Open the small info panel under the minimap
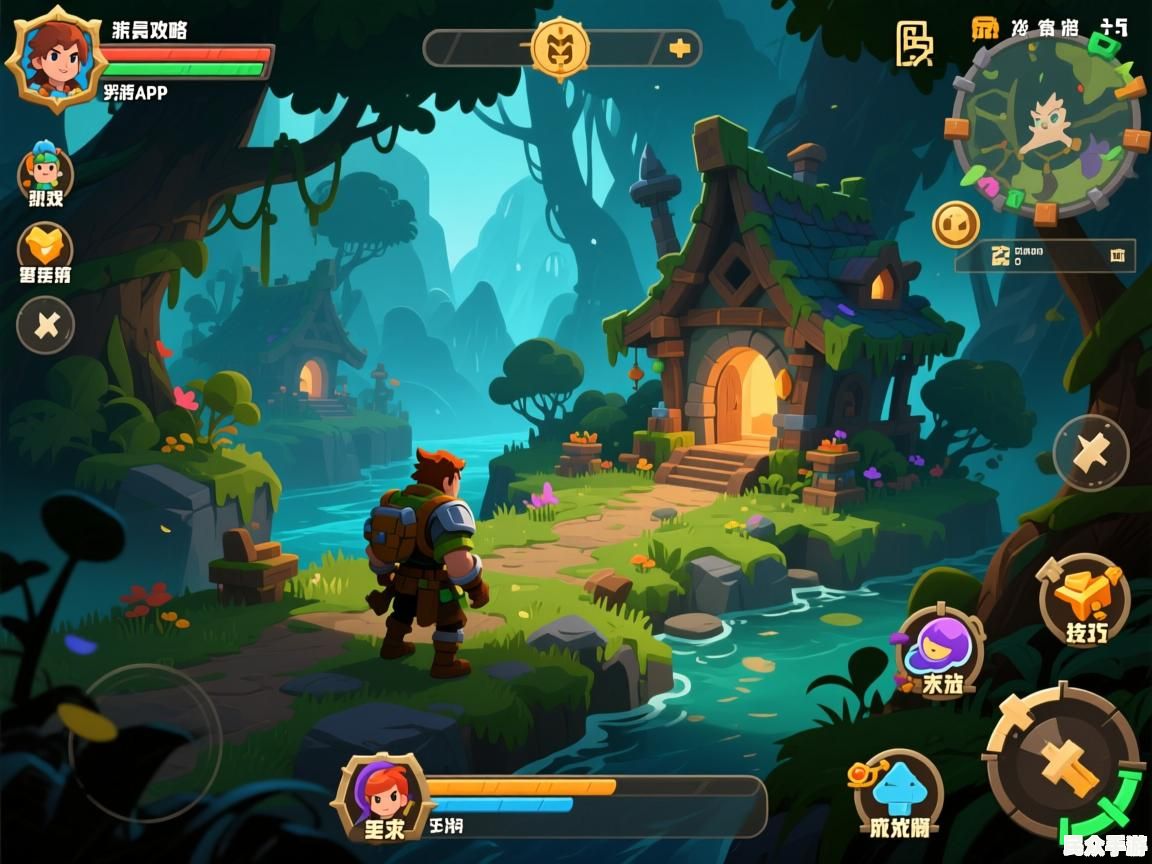 pyautogui.click(x=1045, y=255)
